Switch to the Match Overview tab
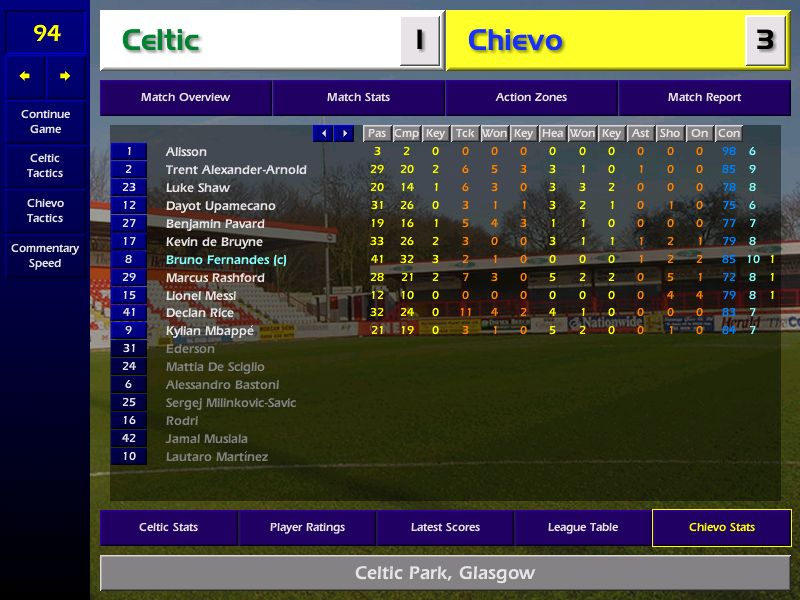800x600 pixels. pyautogui.click(x=185, y=98)
